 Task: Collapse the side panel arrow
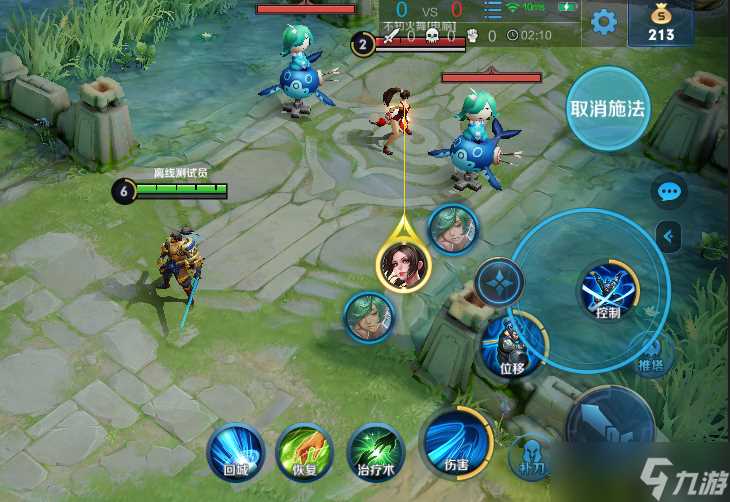click(669, 236)
